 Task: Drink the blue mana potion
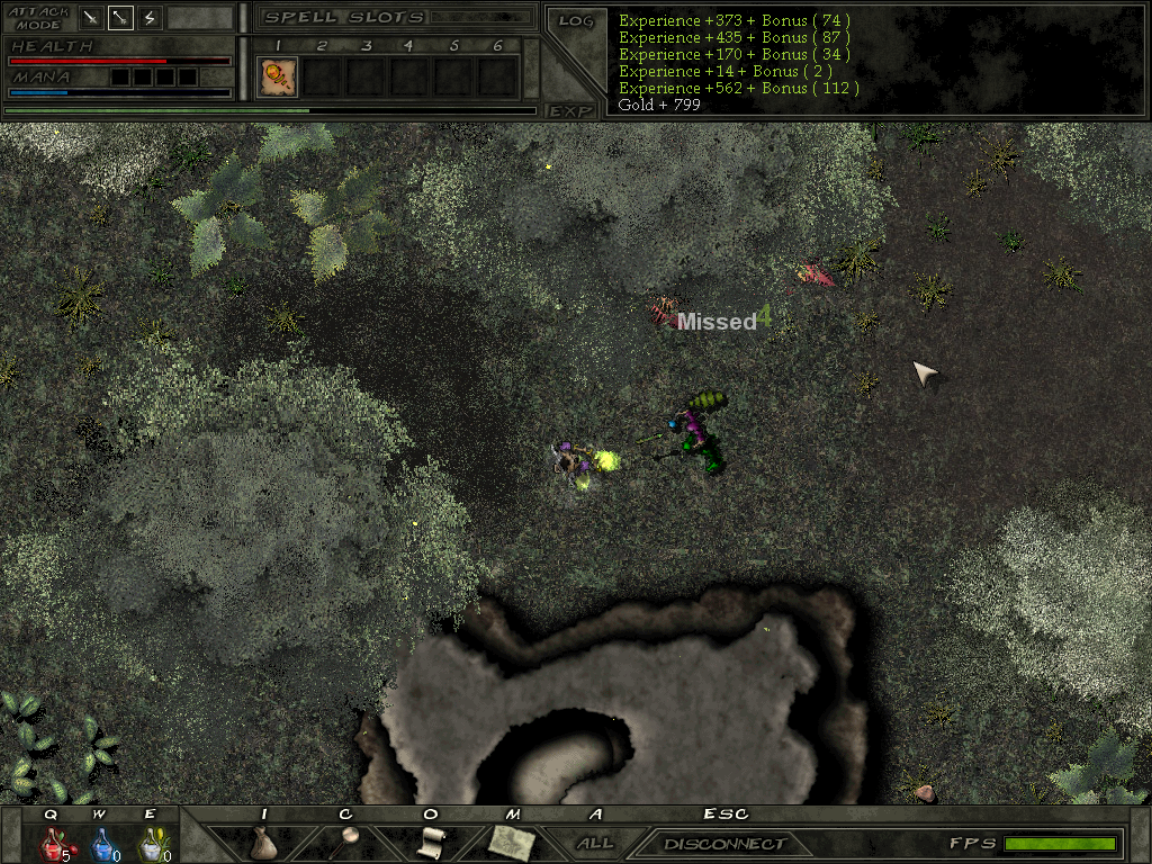pyautogui.click(x=101, y=845)
